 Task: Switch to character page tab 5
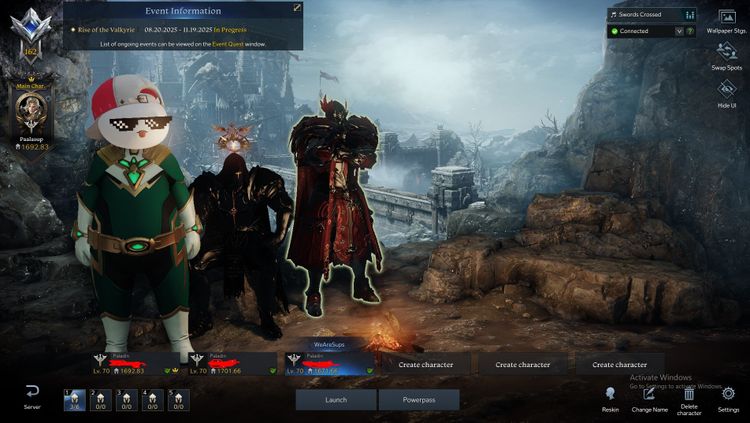(x=178, y=400)
